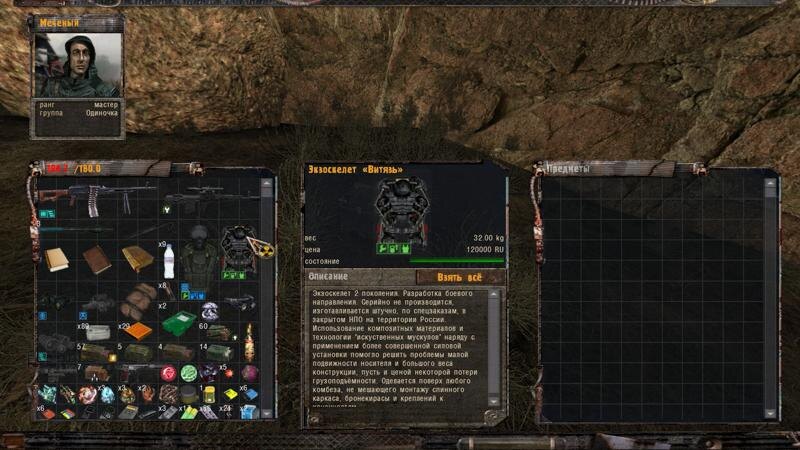Select the light tan book item
This screenshot has width=800, height=450.
pyautogui.click(x=56, y=260)
